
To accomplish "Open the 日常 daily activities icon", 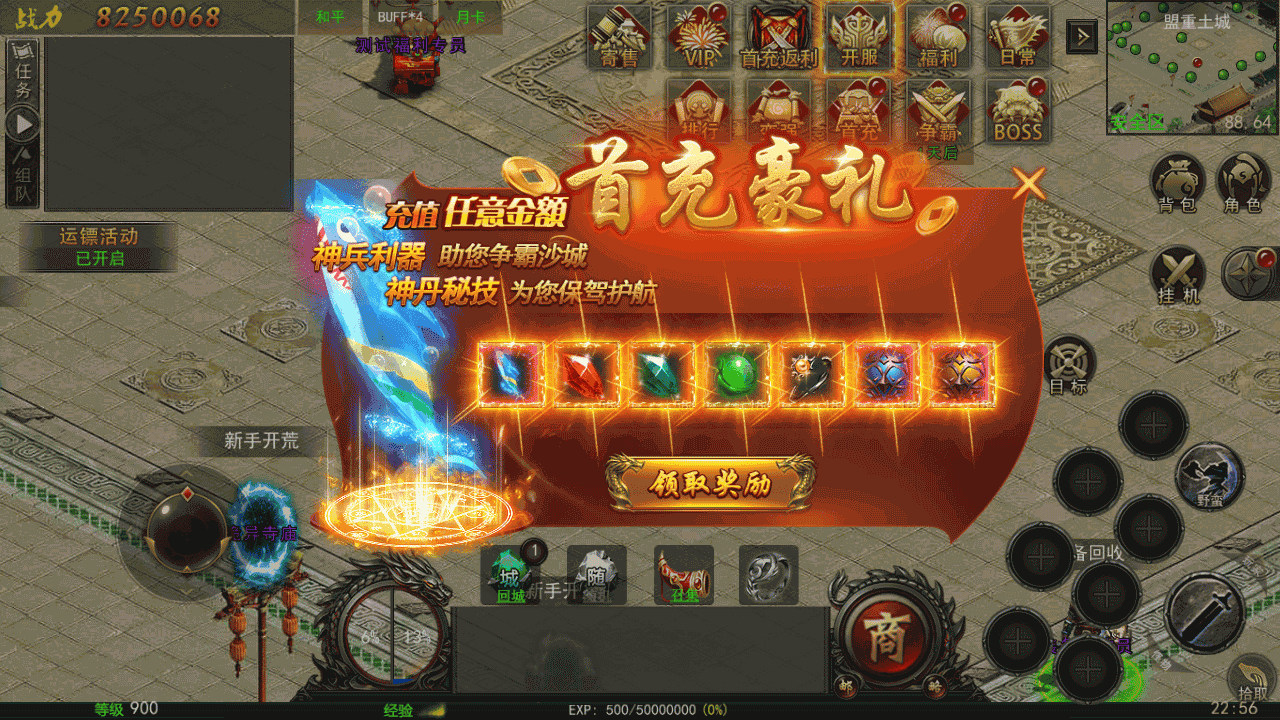I will point(1018,37).
